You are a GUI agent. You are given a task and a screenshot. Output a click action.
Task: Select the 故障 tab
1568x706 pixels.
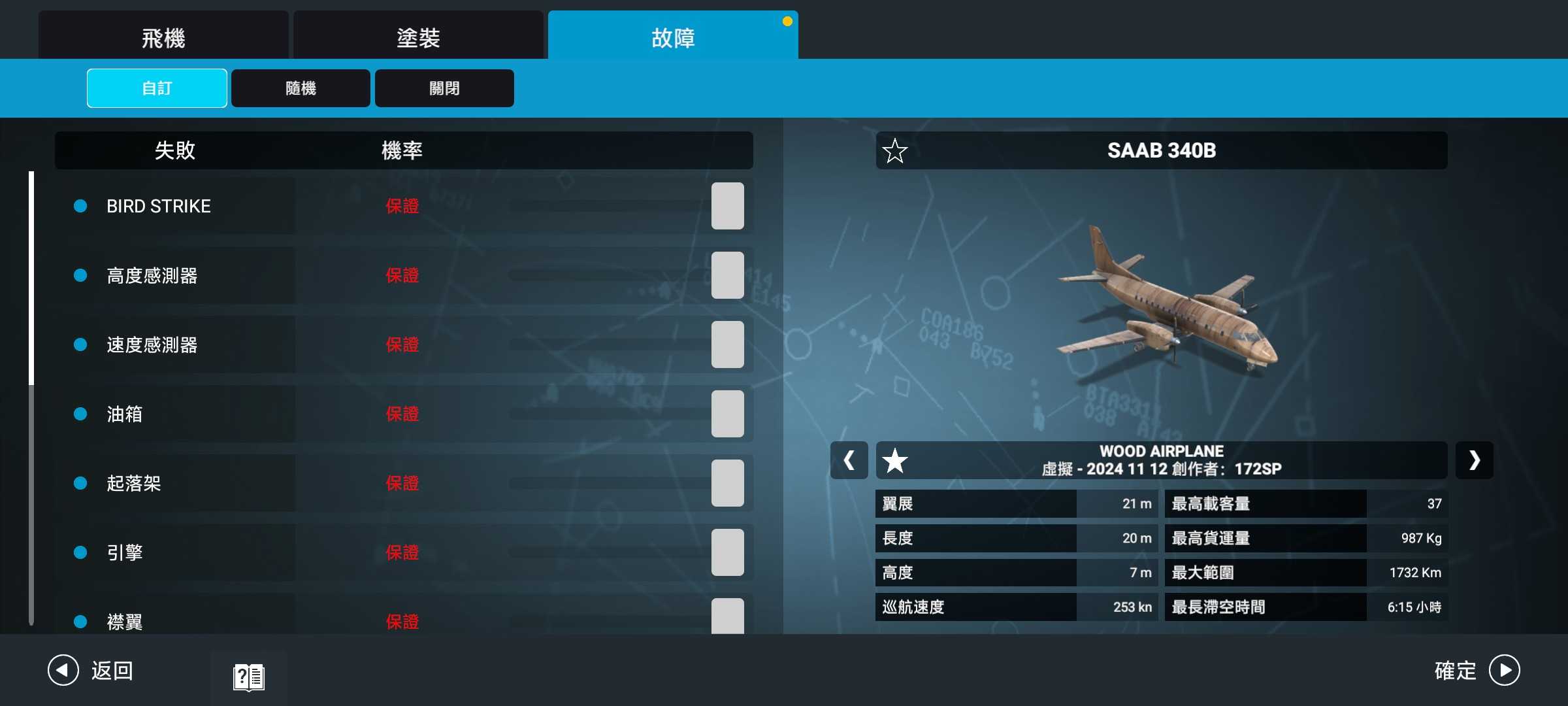673,37
